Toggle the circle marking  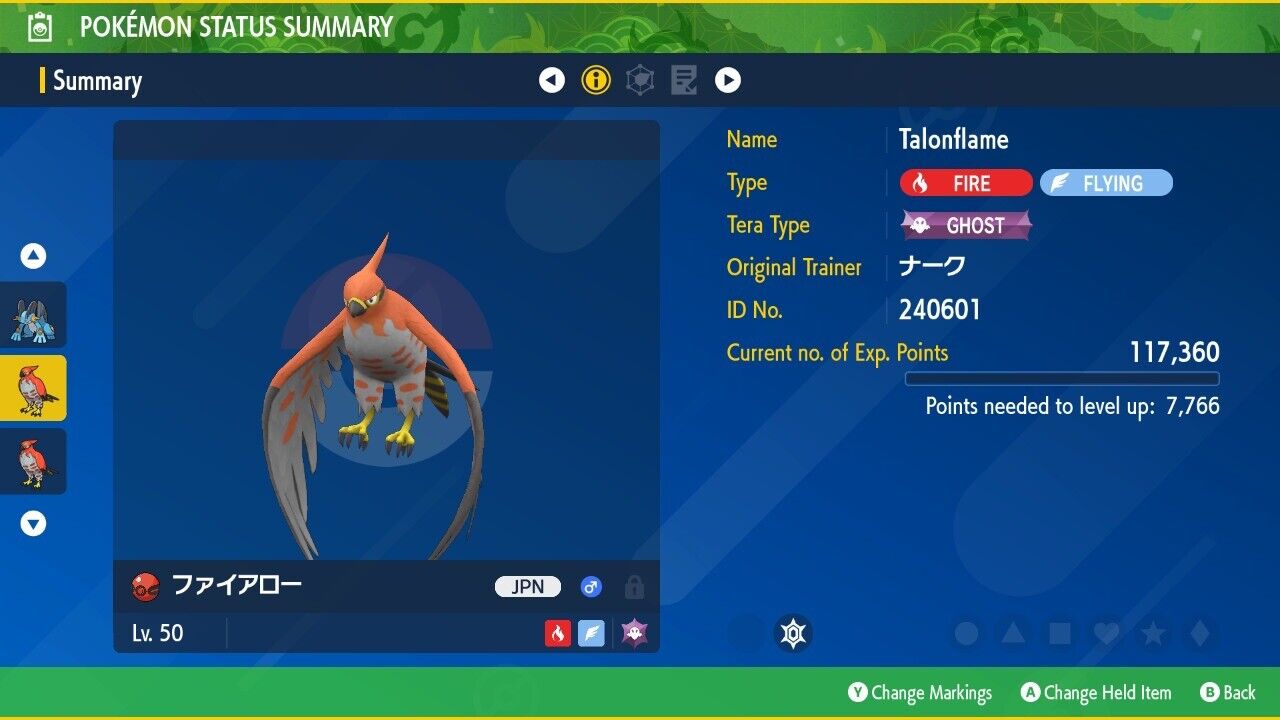click(x=966, y=633)
